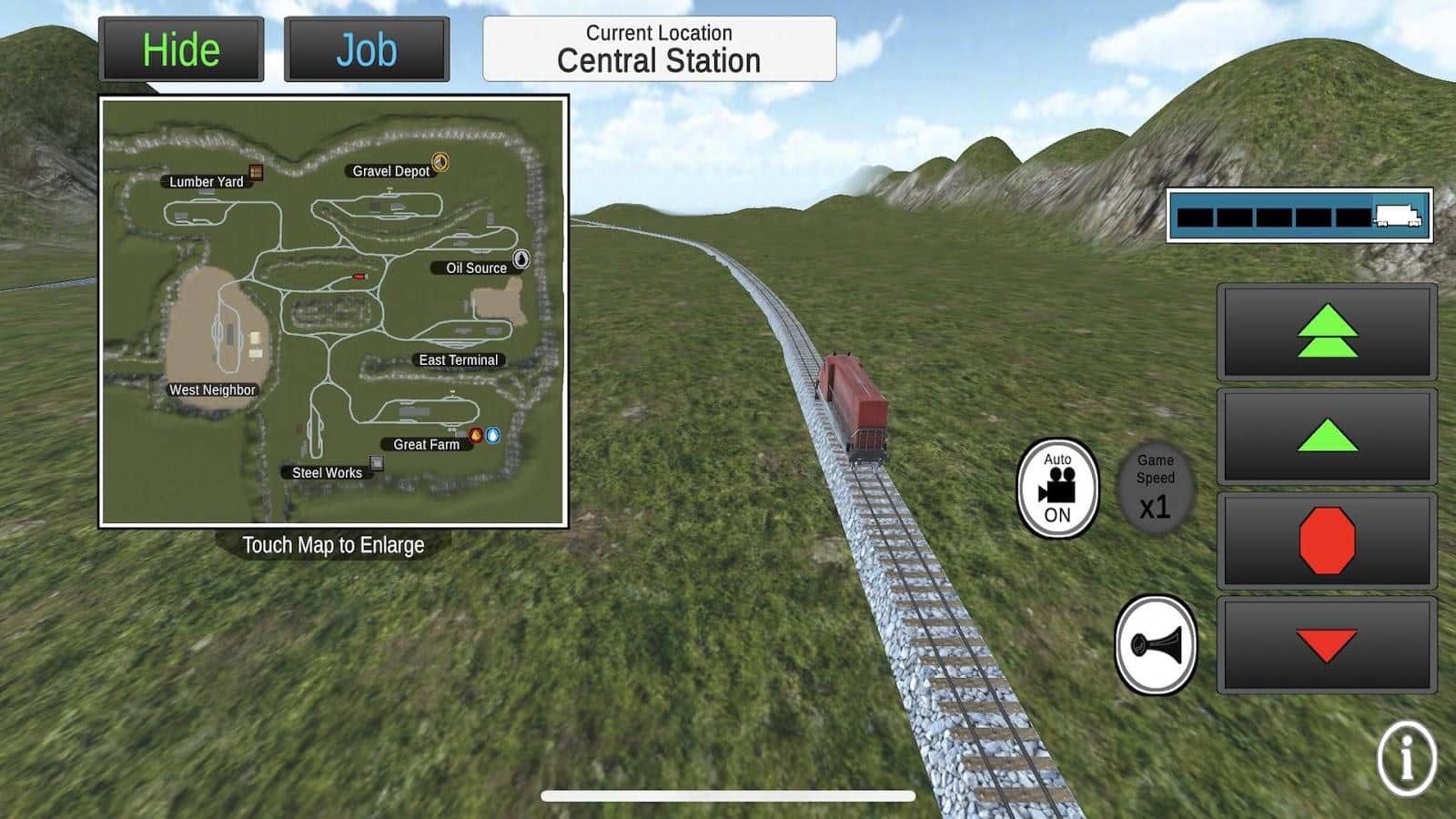Choose the Oil Source marker on the map

pyautogui.click(x=521, y=259)
